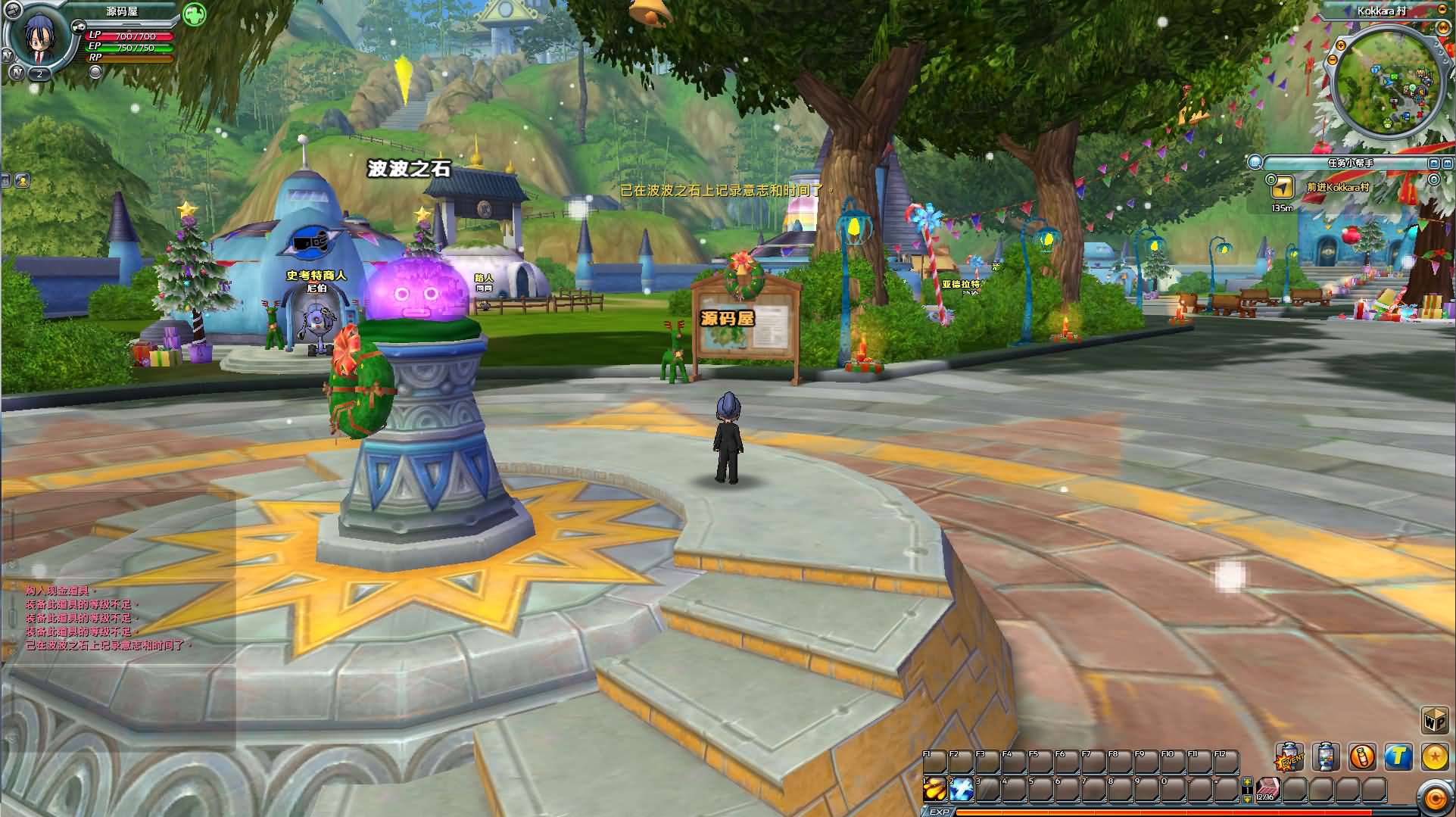This screenshot has width=1456, height=817.
Task: Zoom in the minimap with plus button
Action: [1341, 46]
